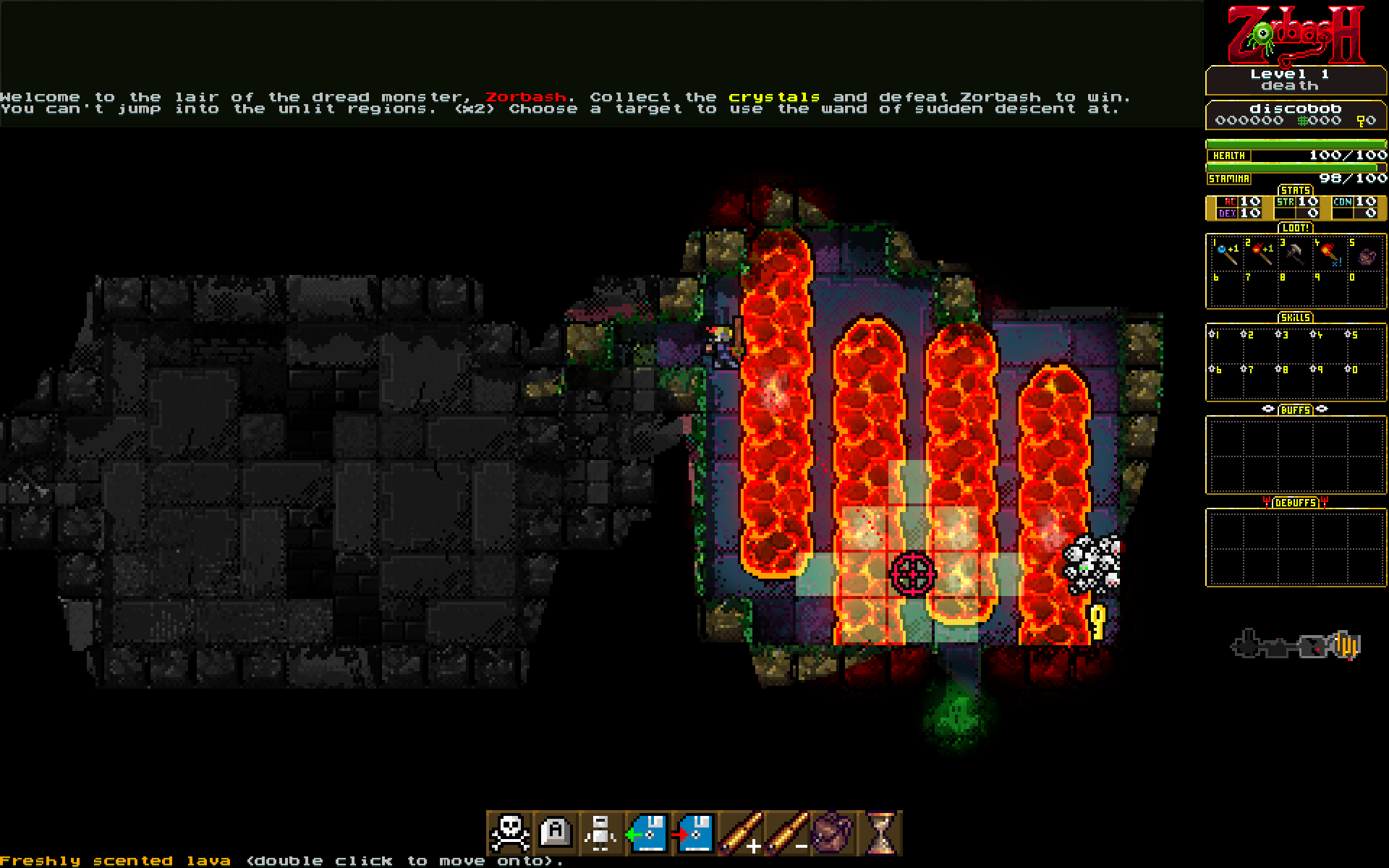1389x868 pixels.
Task: Click the wand plus toolbar button
Action: point(739,833)
